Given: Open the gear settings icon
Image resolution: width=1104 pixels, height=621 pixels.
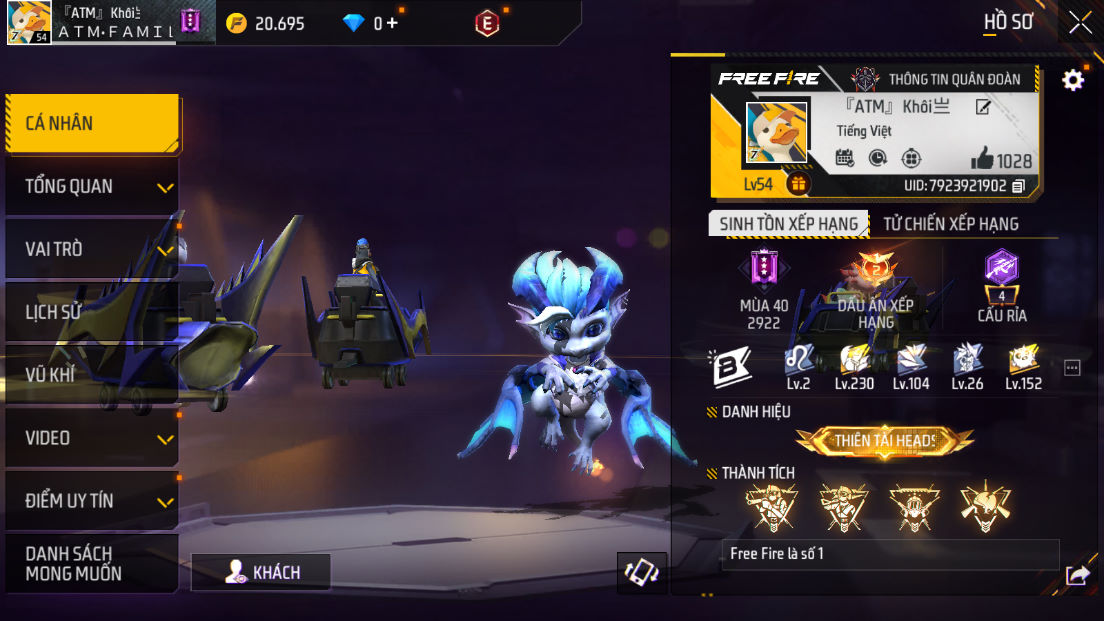Looking at the screenshot, I should point(1073,80).
